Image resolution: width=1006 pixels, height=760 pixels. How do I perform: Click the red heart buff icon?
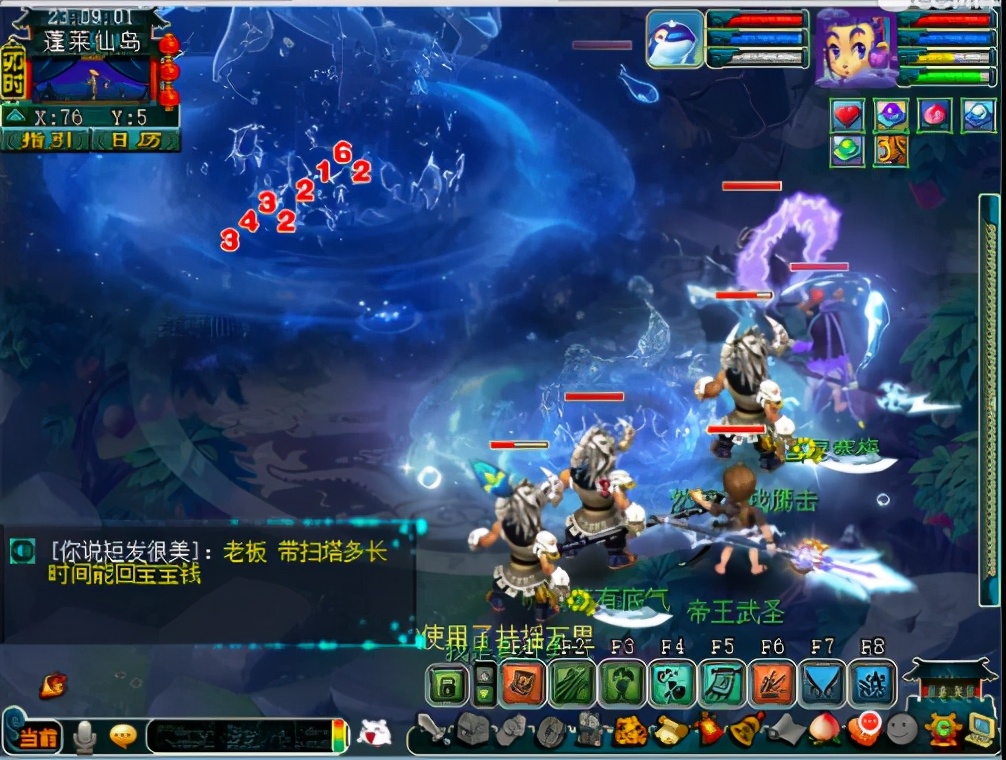(x=848, y=115)
